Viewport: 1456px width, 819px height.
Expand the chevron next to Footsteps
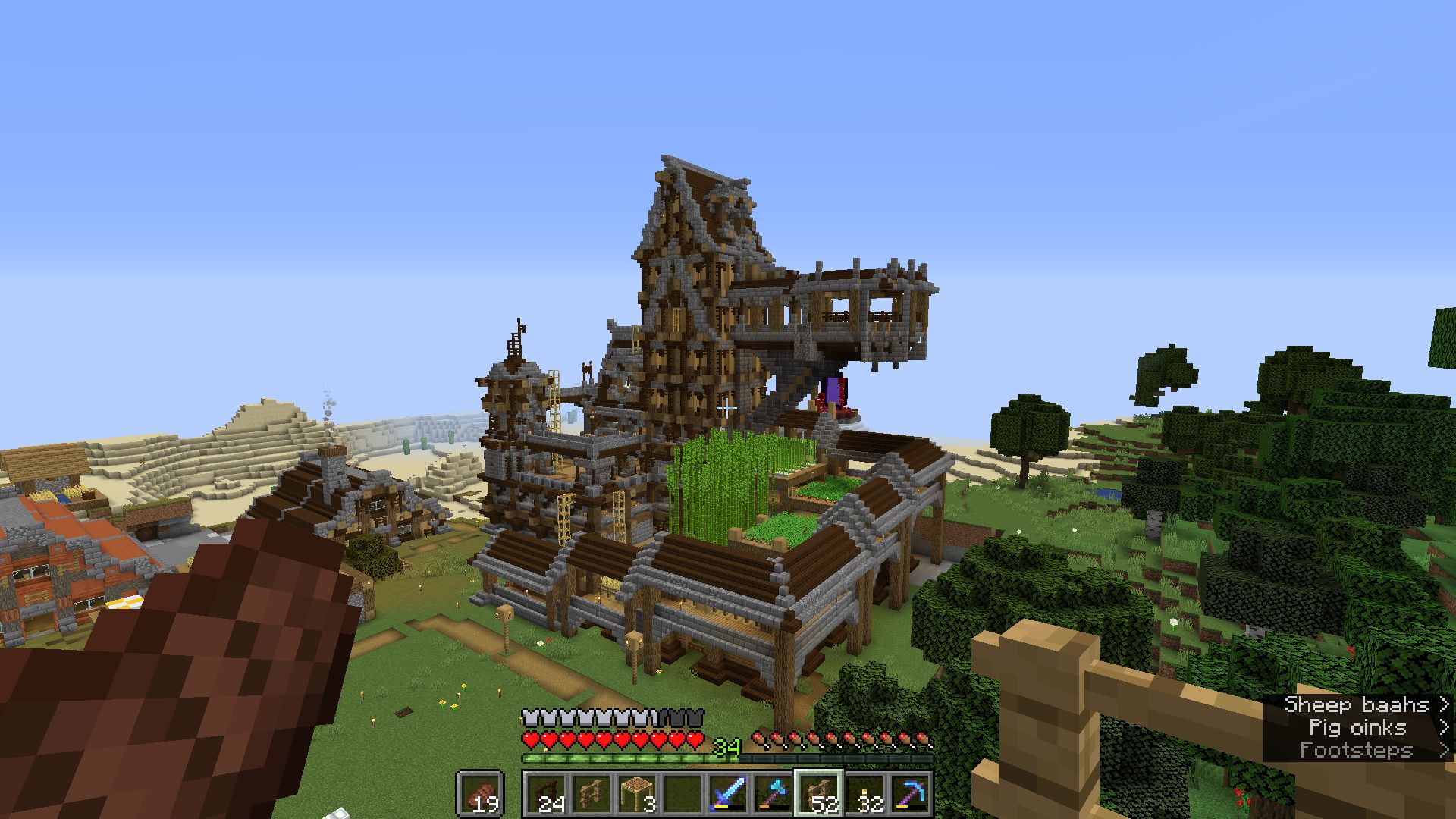[x=1445, y=751]
